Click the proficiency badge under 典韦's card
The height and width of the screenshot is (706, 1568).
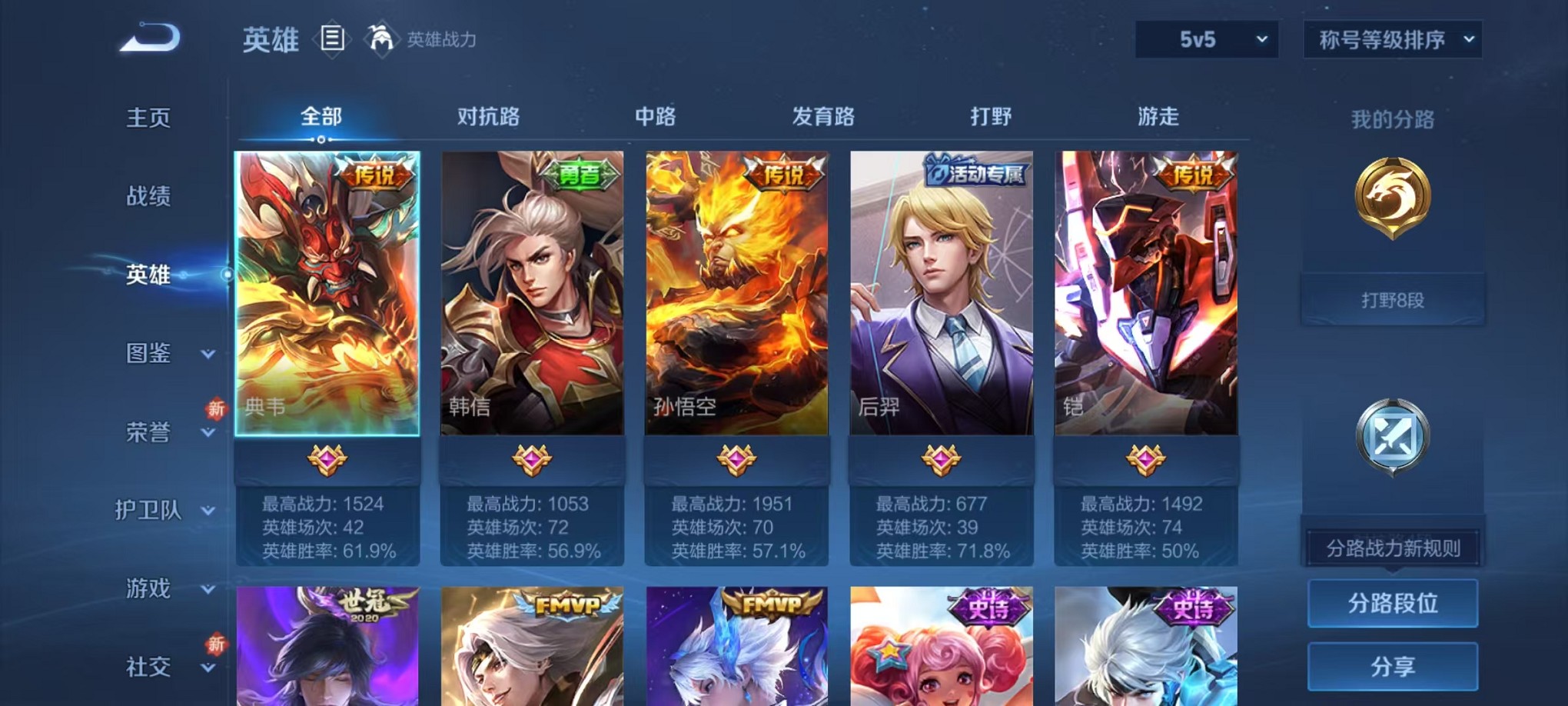tap(327, 458)
